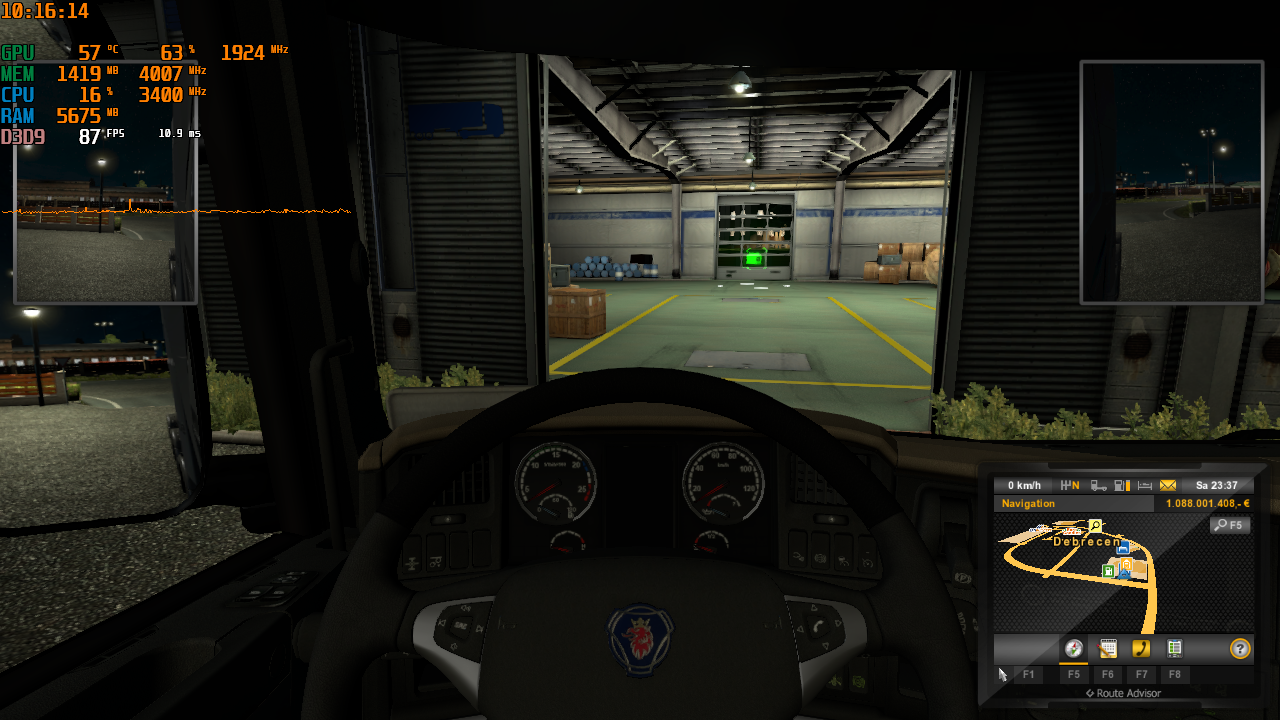Click the truck and trailer status icon
Viewport: 1280px width, 720px height.
[1099, 485]
